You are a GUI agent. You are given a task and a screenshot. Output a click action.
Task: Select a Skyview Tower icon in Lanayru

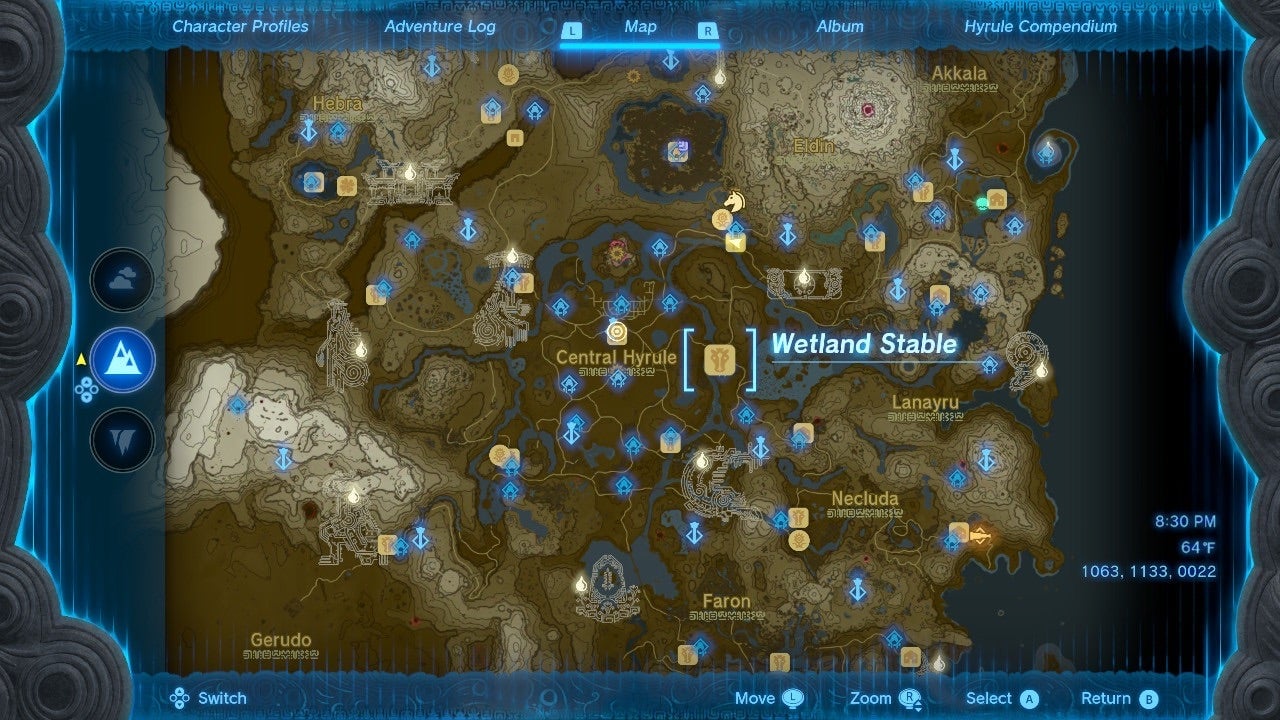pos(985,457)
